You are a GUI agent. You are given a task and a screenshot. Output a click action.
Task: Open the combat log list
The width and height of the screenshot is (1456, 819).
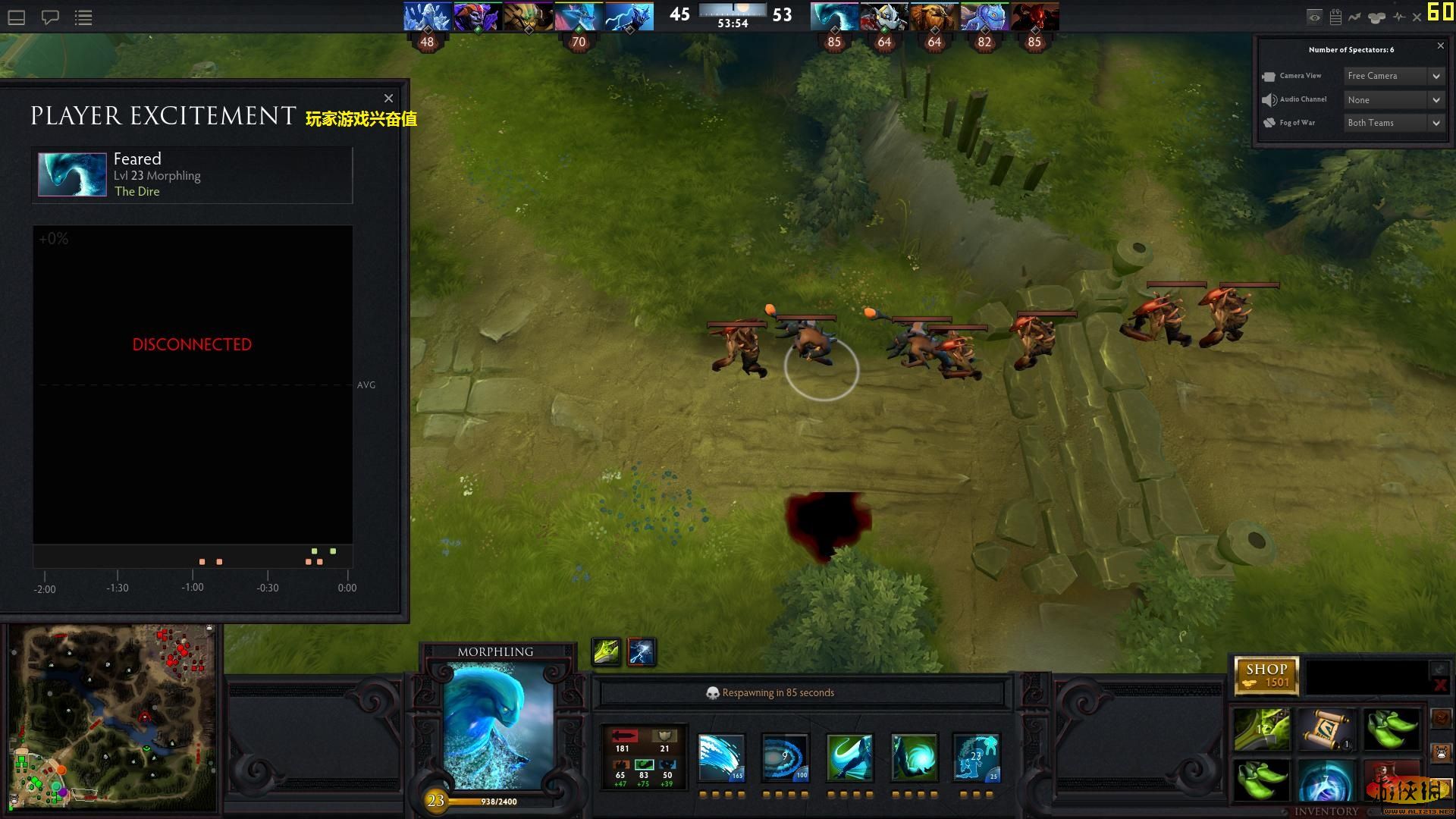83,17
